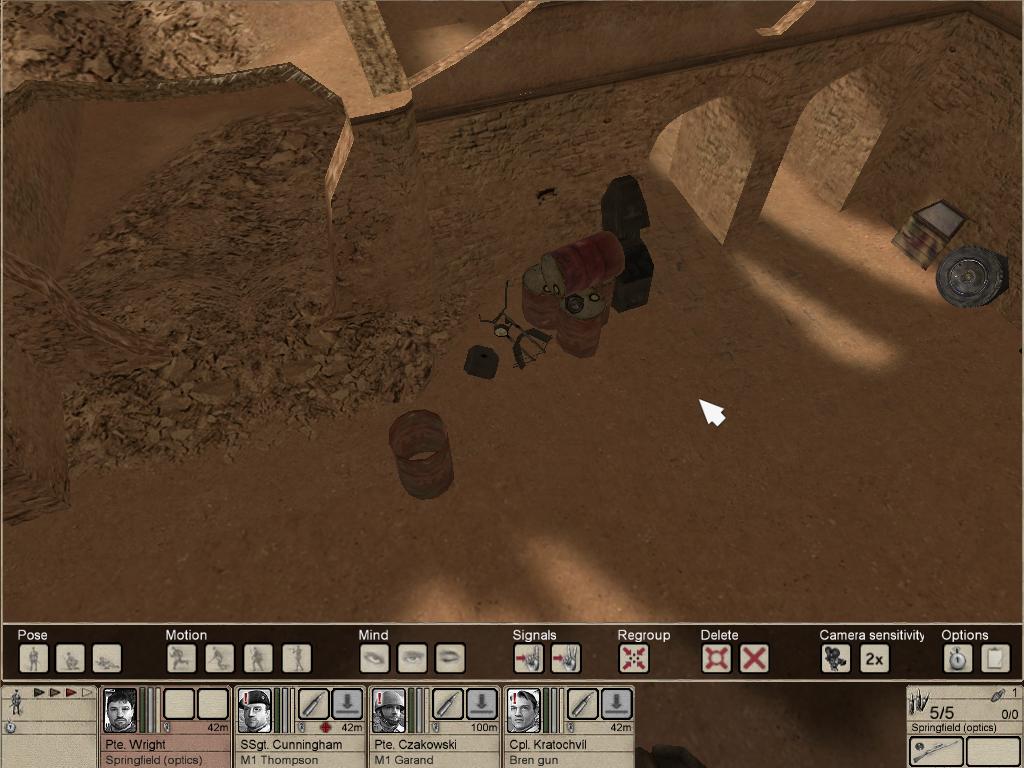The width and height of the screenshot is (1024, 768).
Task: Click the Regroup arrows button
Action: (x=634, y=658)
